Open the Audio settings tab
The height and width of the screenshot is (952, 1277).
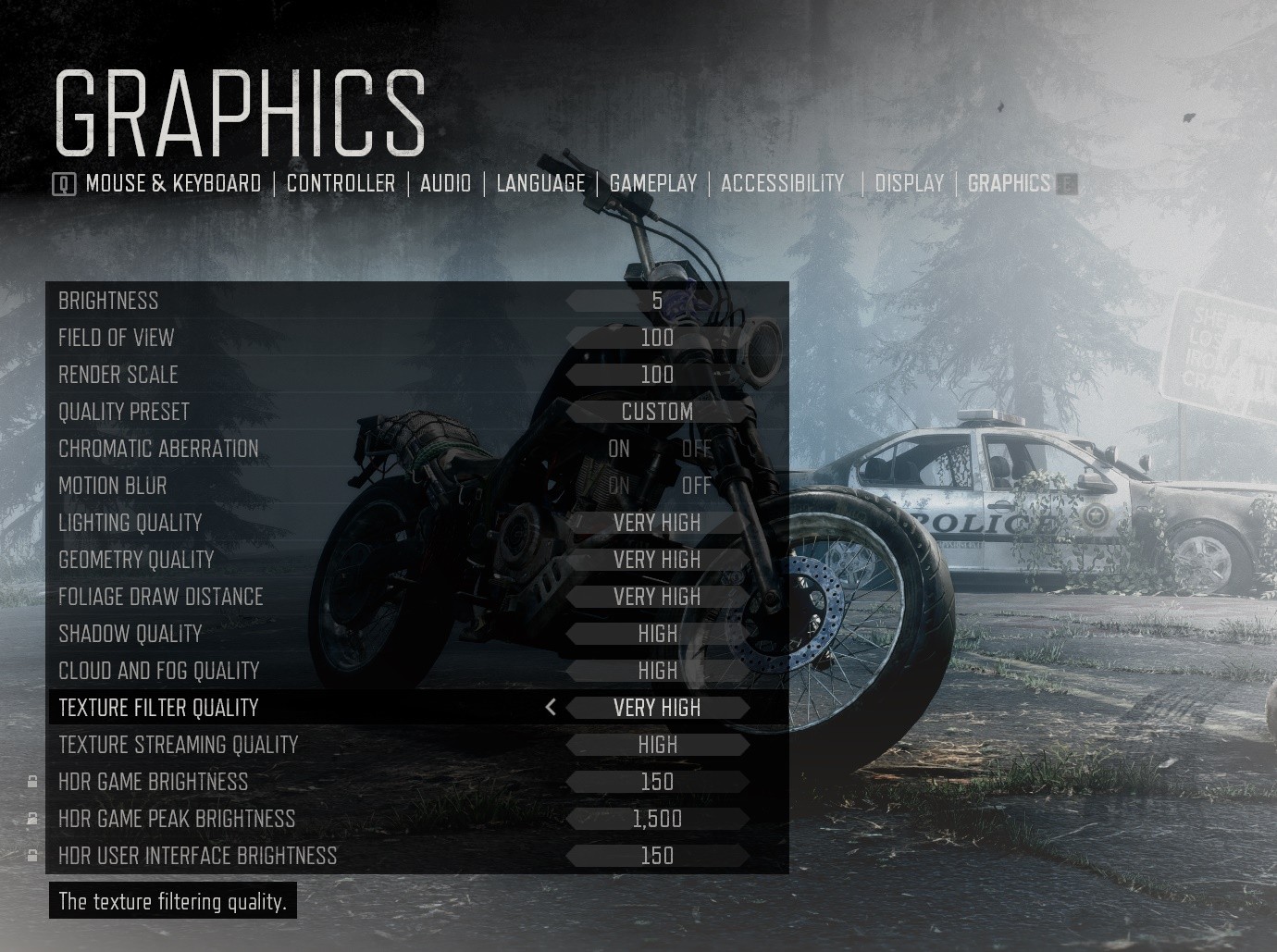(445, 183)
